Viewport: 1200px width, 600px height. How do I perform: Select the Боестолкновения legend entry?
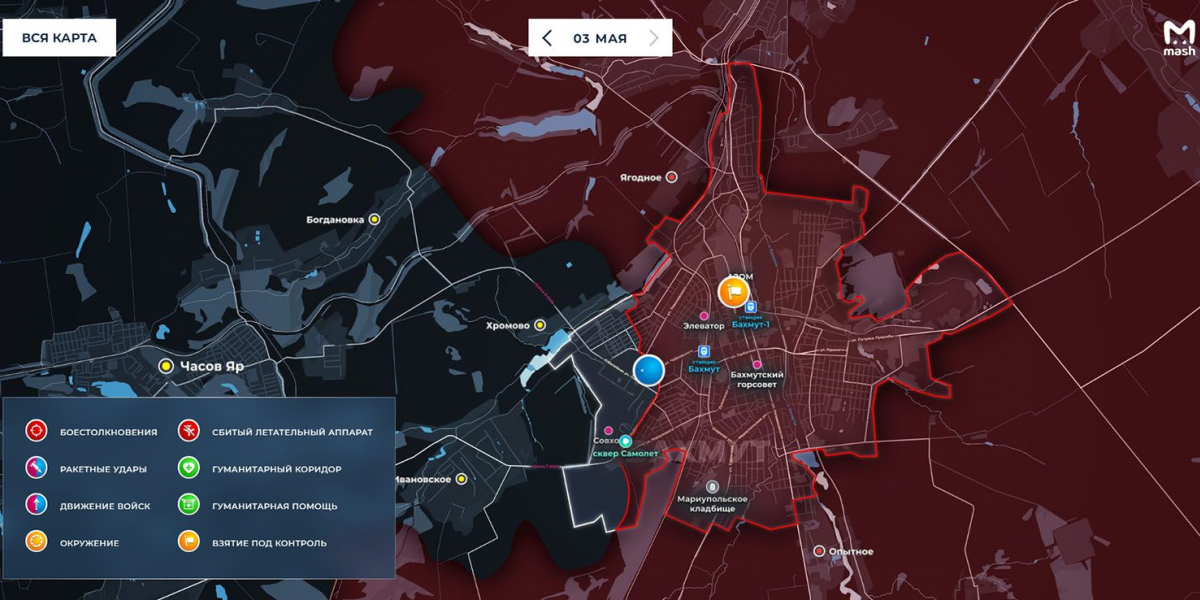[37, 431]
